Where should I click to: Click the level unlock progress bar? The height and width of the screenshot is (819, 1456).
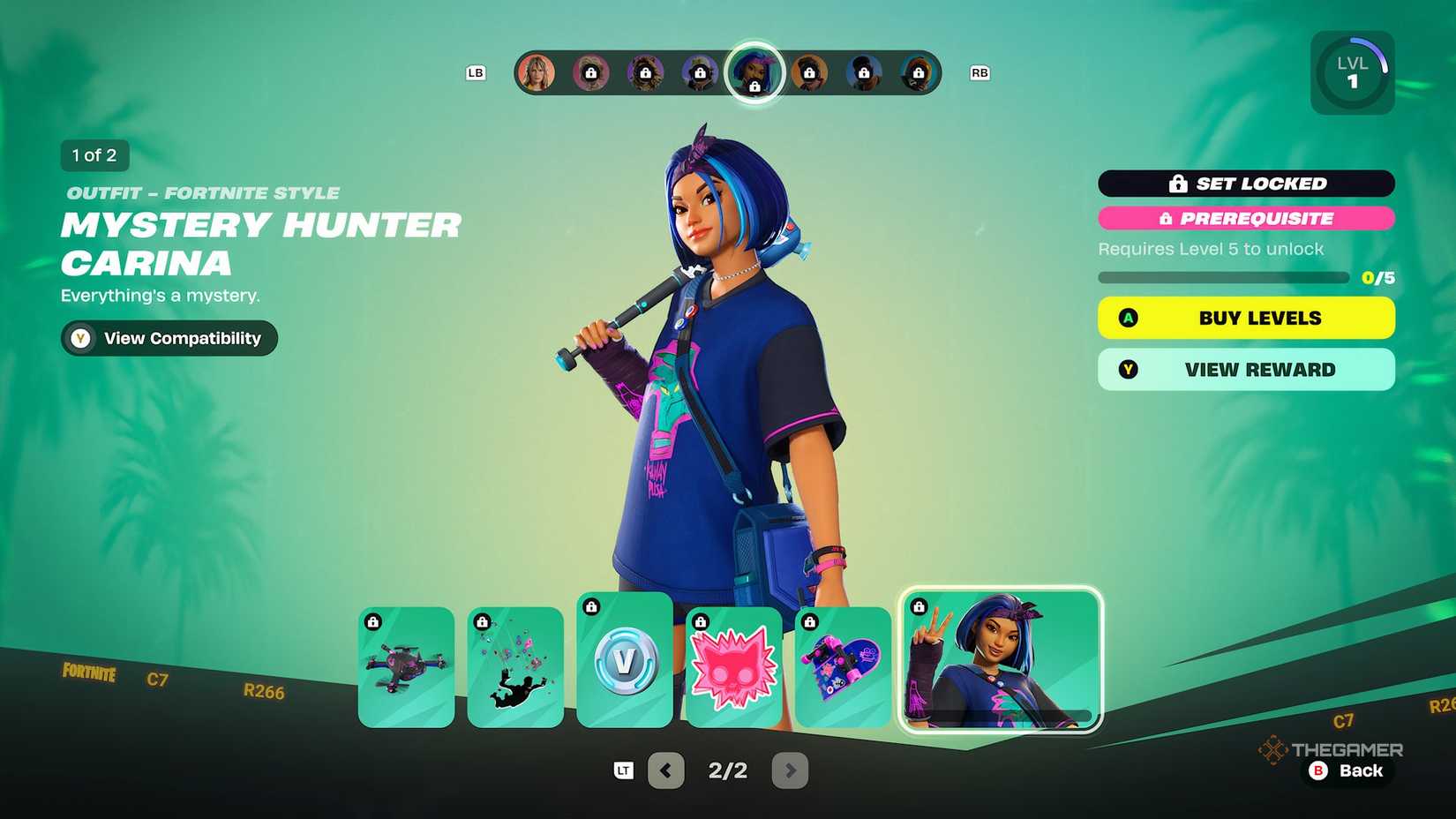click(1223, 276)
